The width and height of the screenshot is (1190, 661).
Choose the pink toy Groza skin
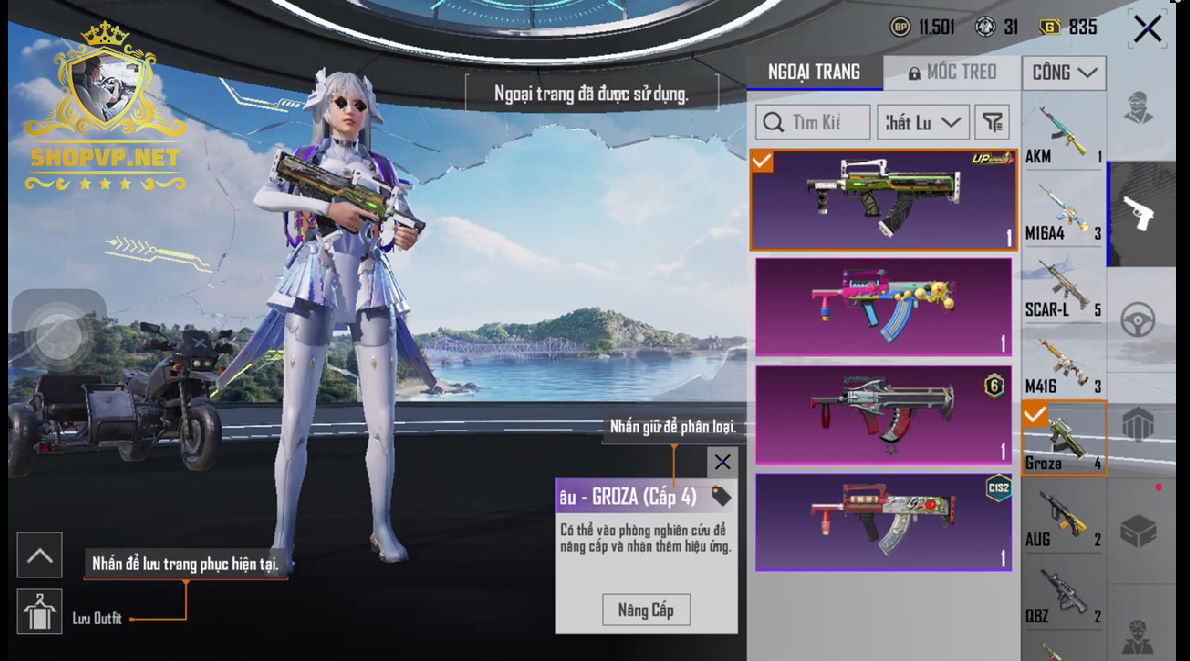pos(883,307)
